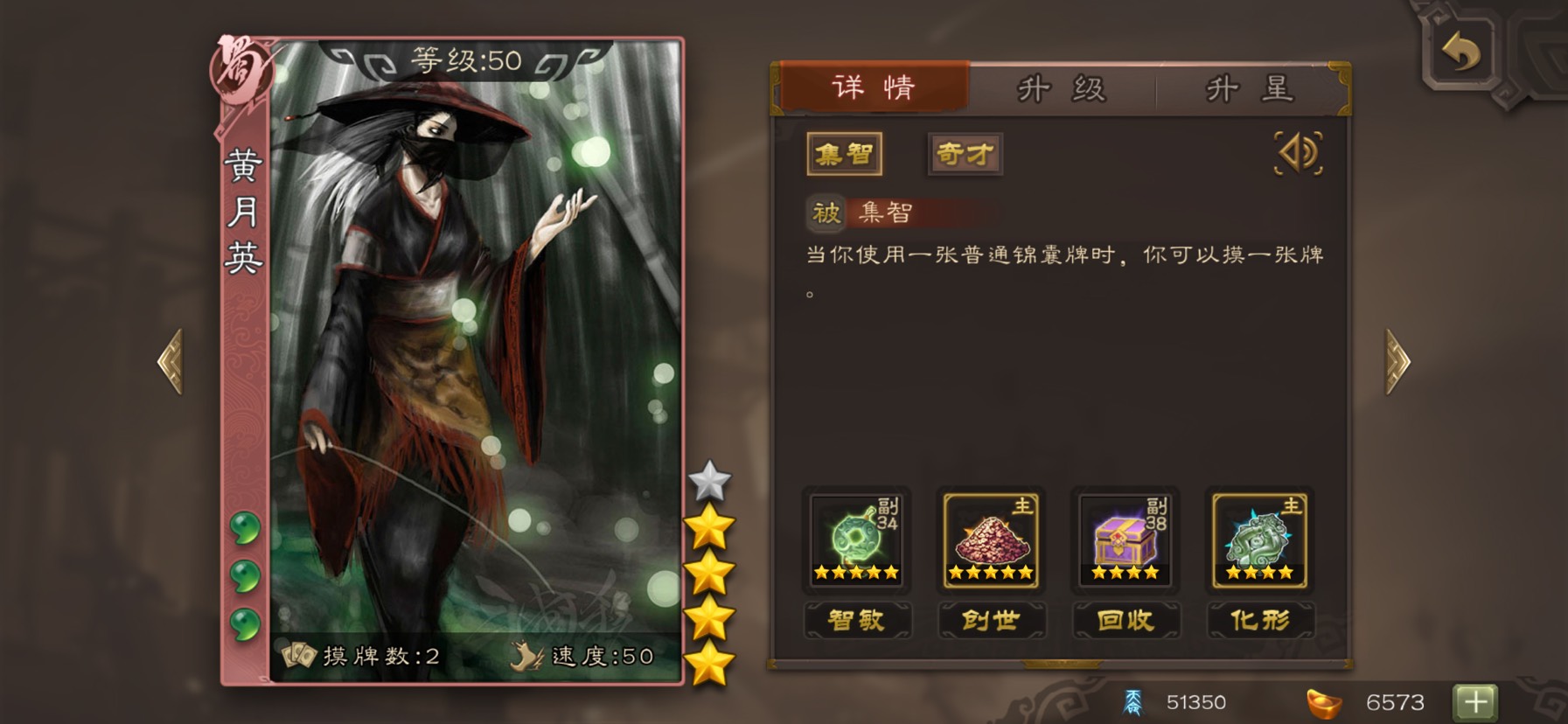Select the 奇才 skill button
This screenshot has width=1568, height=724.
point(965,155)
